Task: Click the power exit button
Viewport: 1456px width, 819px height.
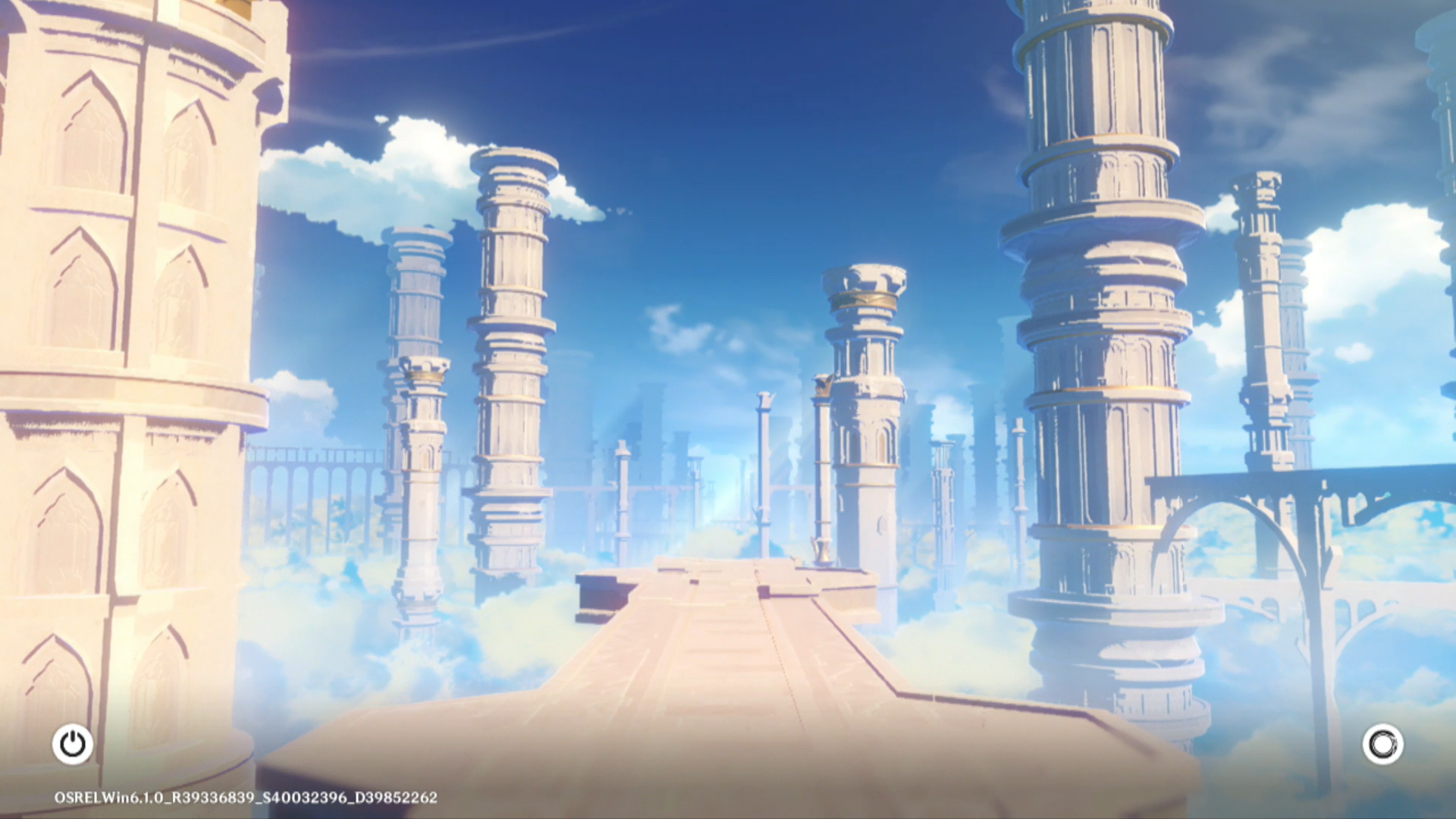Action: click(73, 744)
